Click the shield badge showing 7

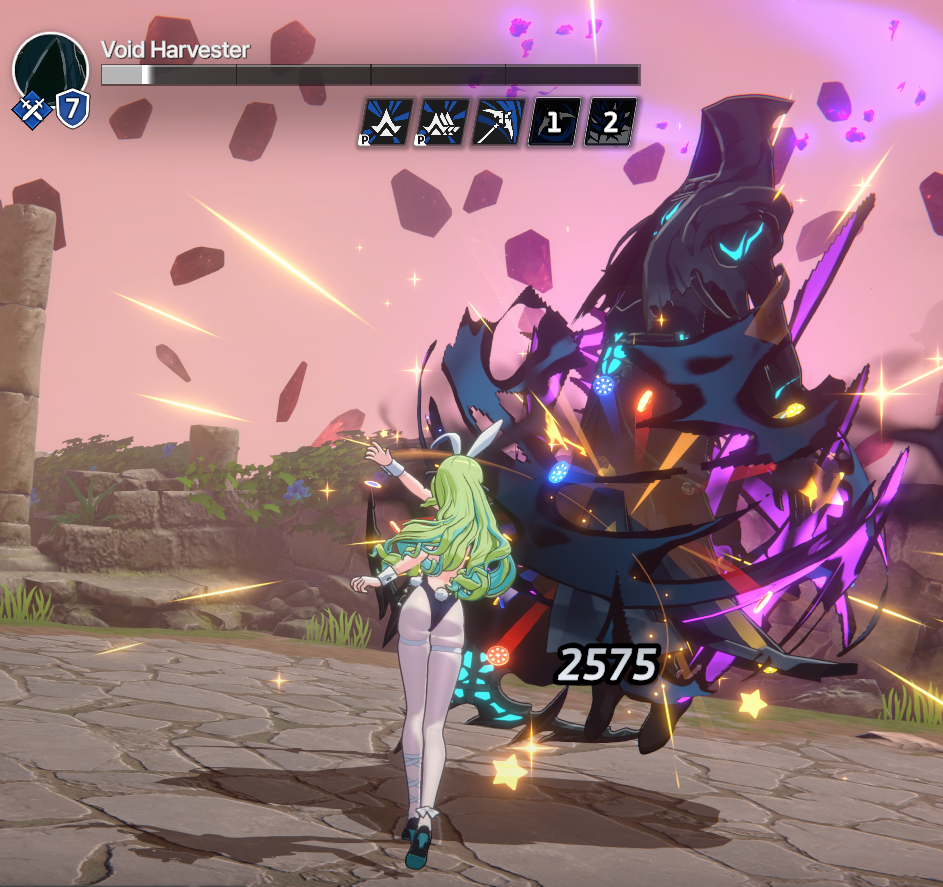72,108
